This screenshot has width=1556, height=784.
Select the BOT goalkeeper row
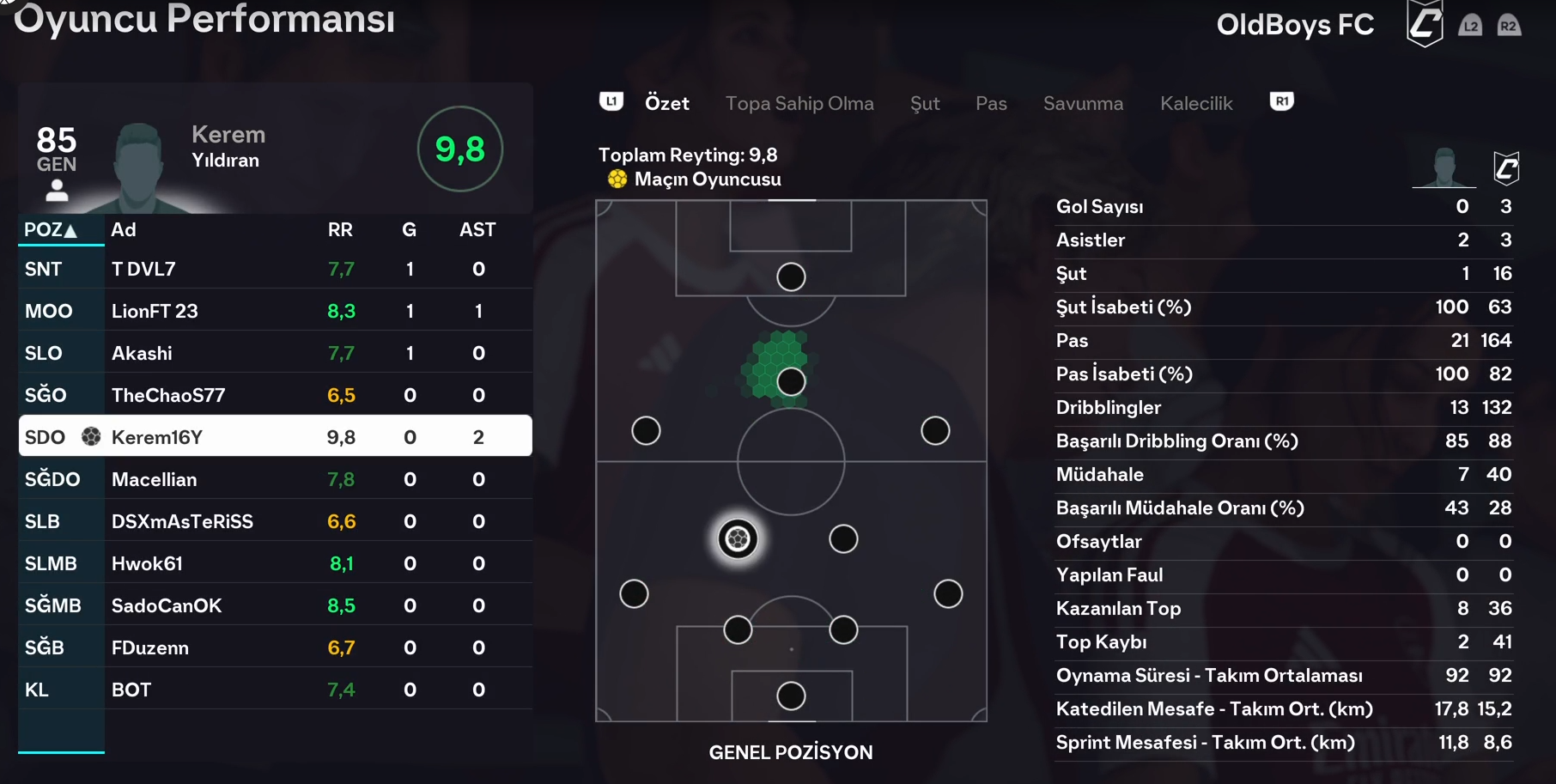point(275,690)
